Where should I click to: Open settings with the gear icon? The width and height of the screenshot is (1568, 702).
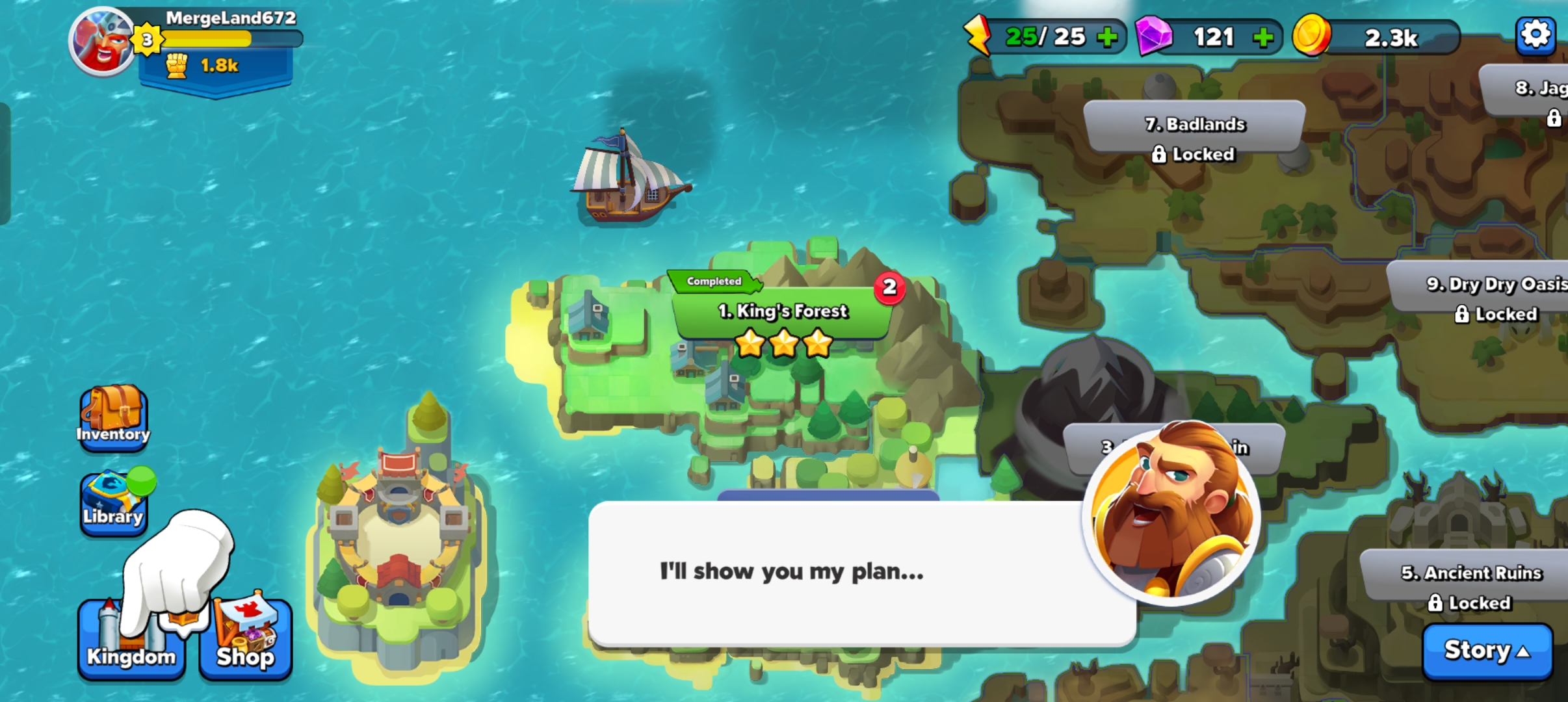pyautogui.click(x=1535, y=35)
